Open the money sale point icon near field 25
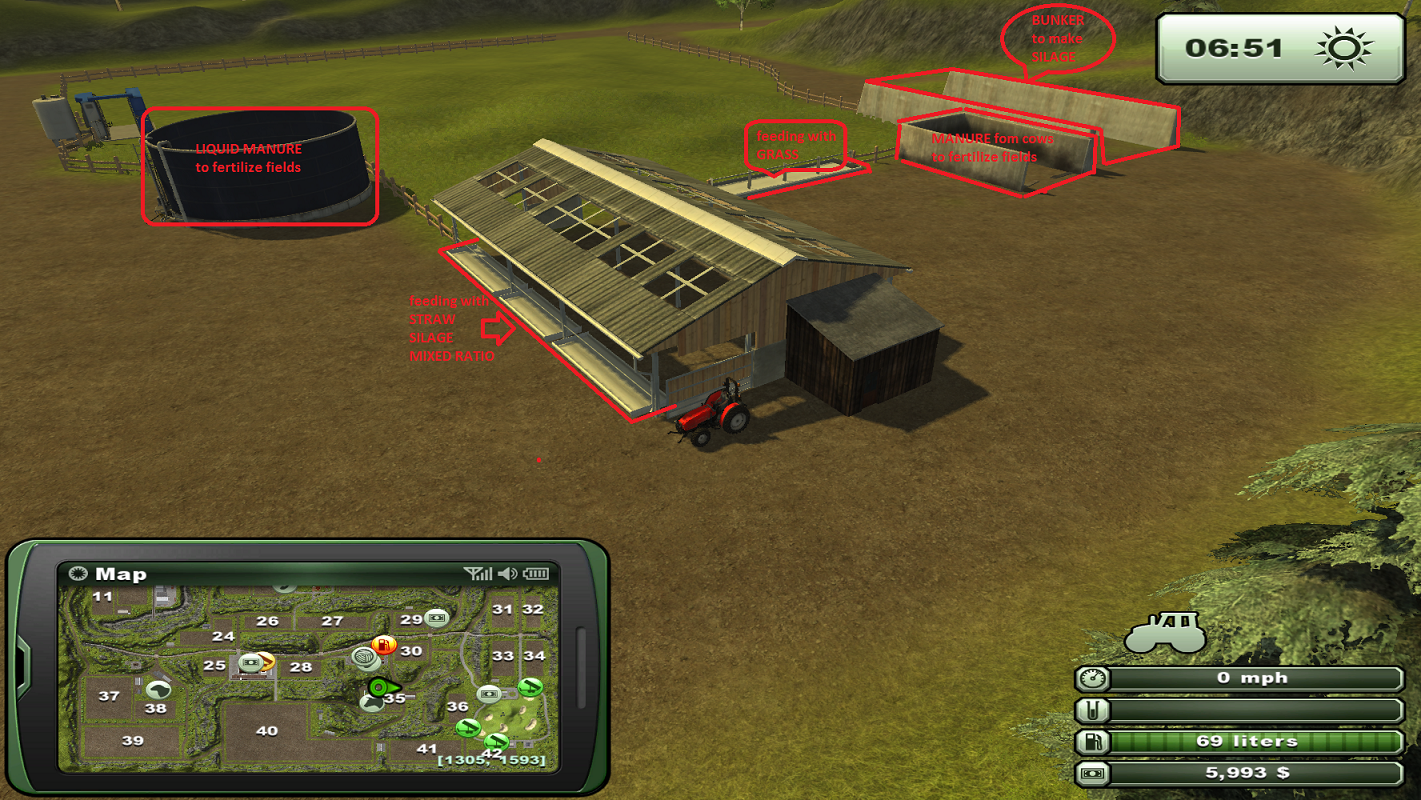This screenshot has width=1421, height=800. tap(250, 662)
